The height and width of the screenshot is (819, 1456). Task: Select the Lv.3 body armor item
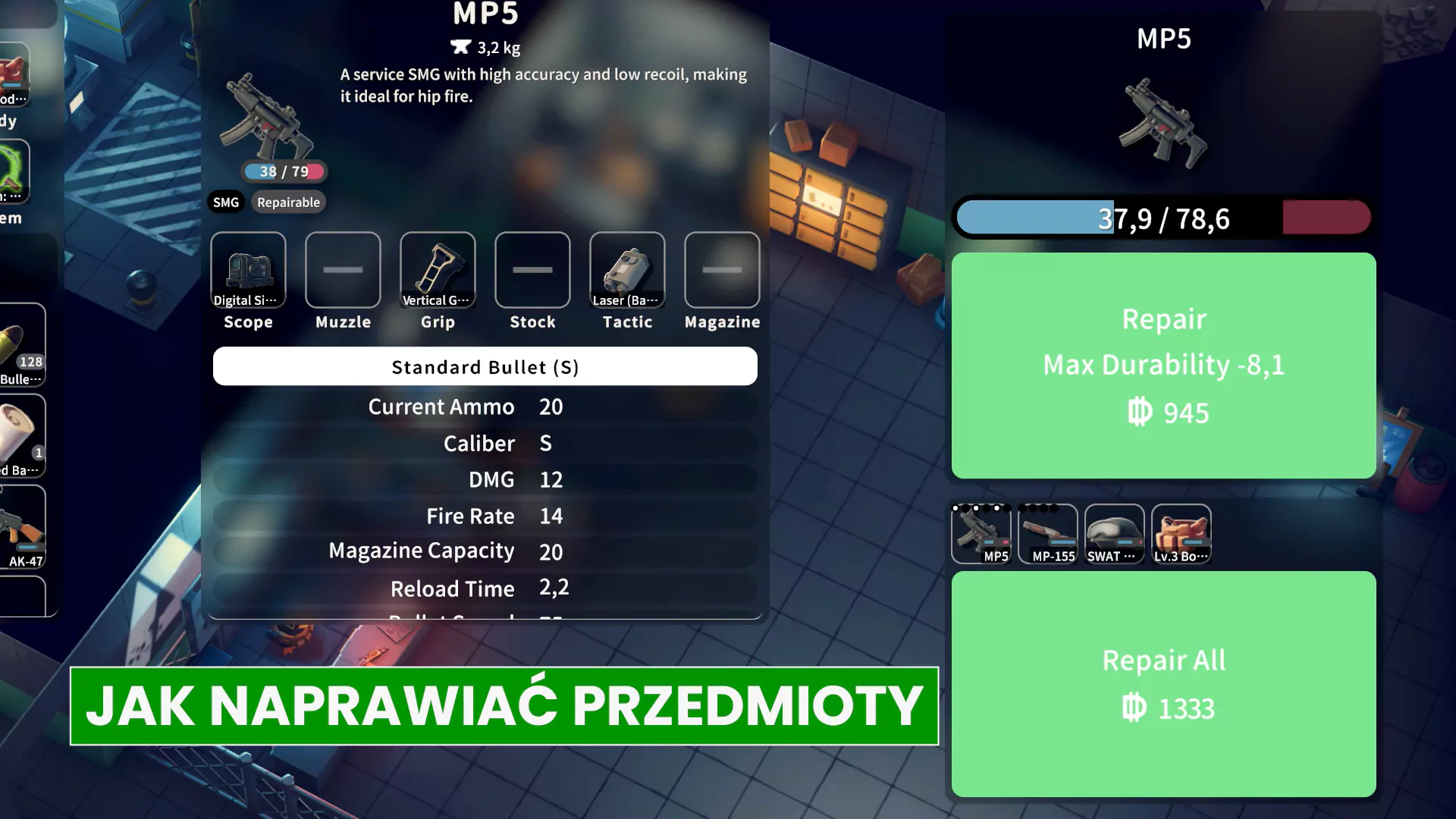pyautogui.click(x=1181, y=534)
